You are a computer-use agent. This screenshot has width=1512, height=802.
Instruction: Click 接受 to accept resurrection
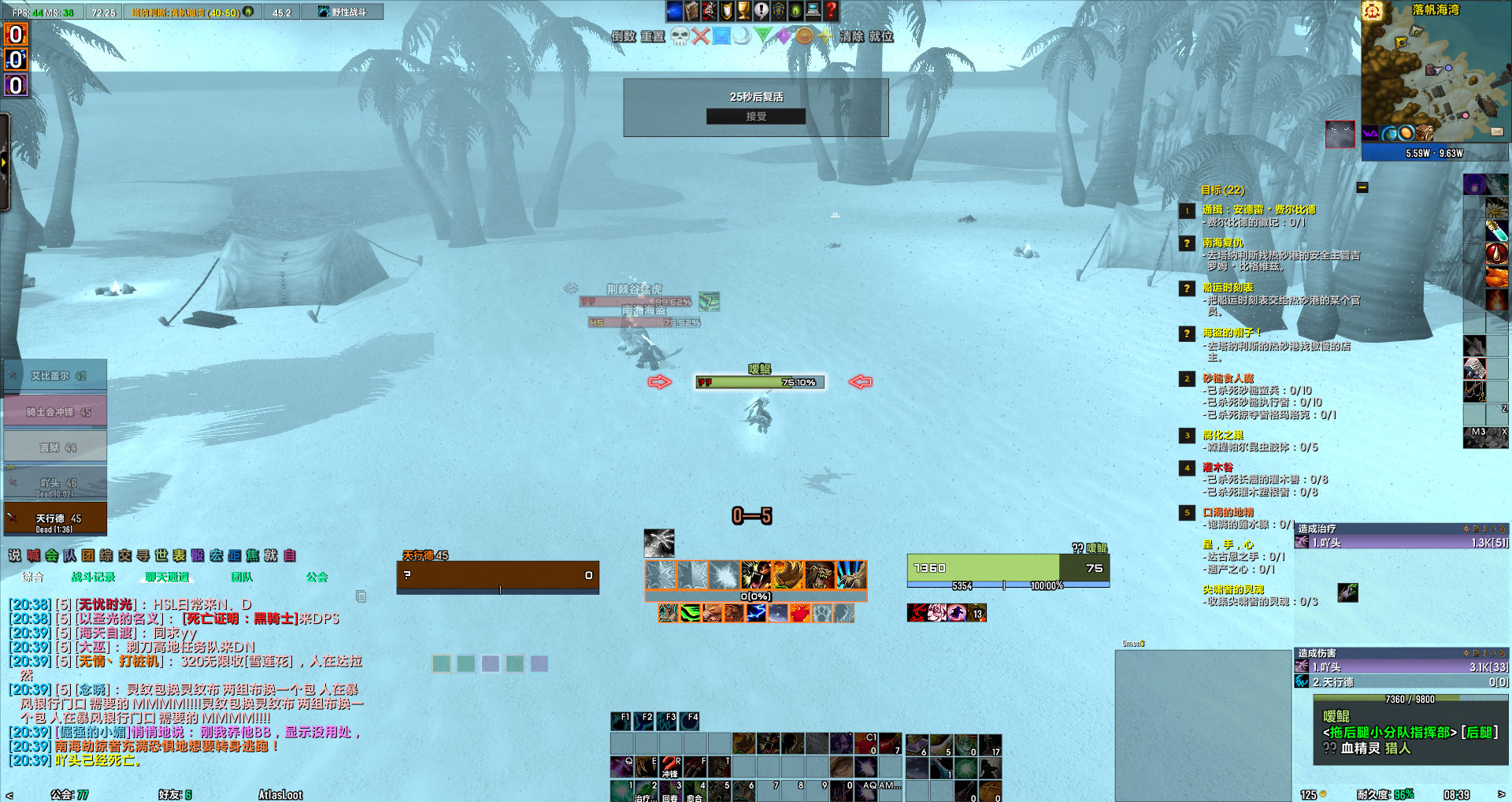click(756, 116)
